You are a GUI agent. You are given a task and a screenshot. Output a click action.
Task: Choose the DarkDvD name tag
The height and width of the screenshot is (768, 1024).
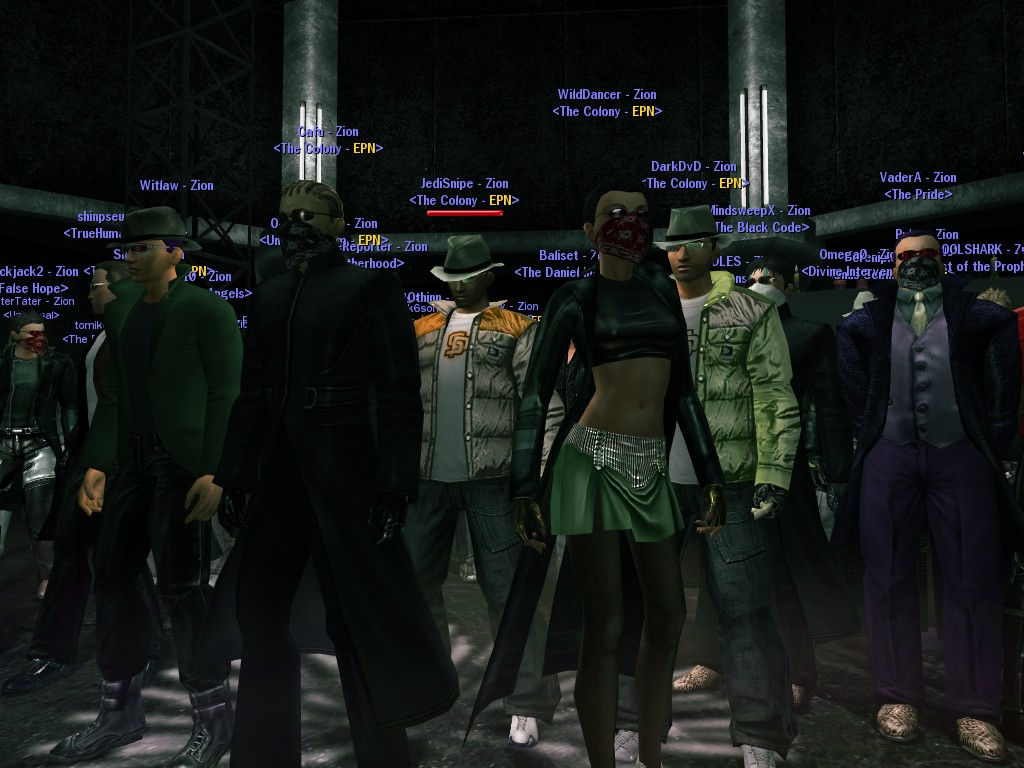(693, 167)
